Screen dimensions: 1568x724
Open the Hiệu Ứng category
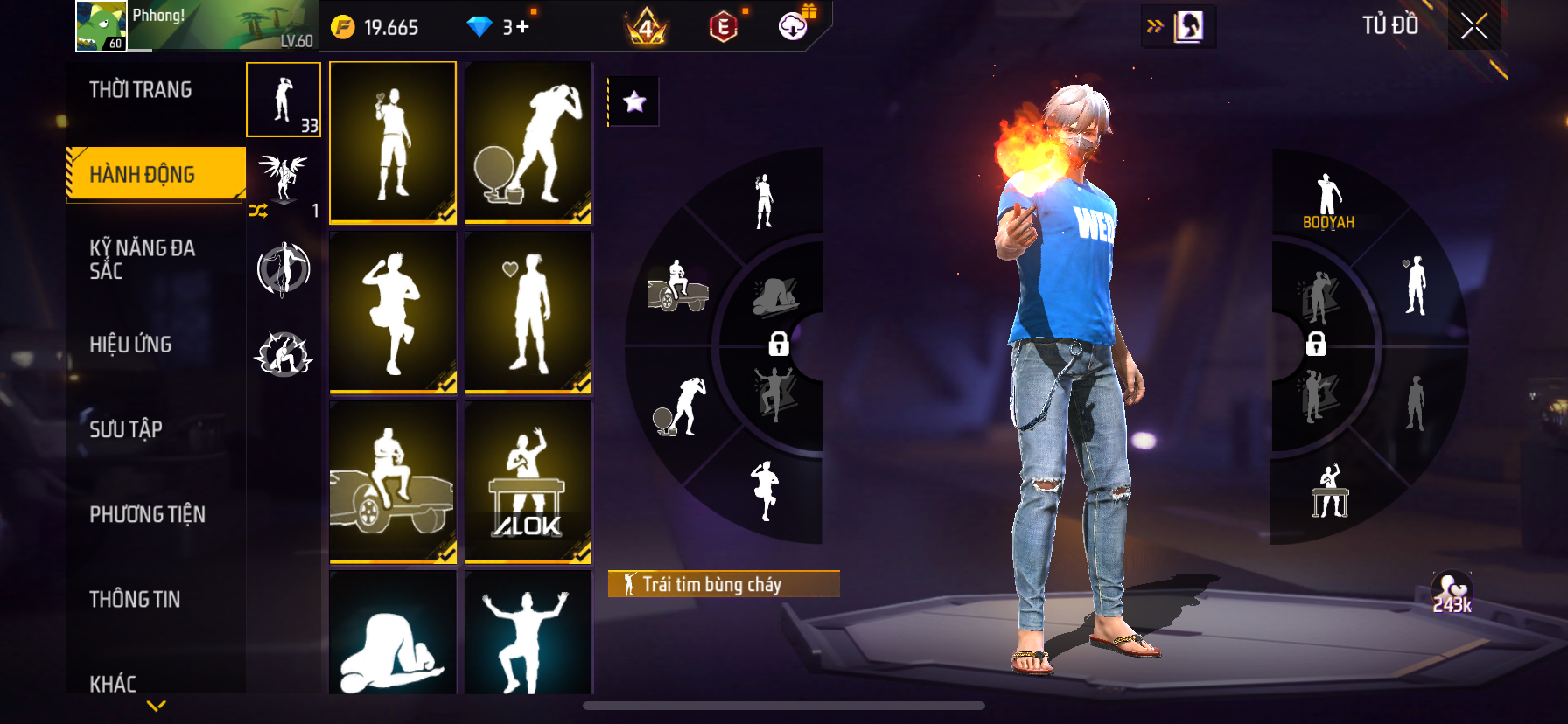(x=130, y=345)
